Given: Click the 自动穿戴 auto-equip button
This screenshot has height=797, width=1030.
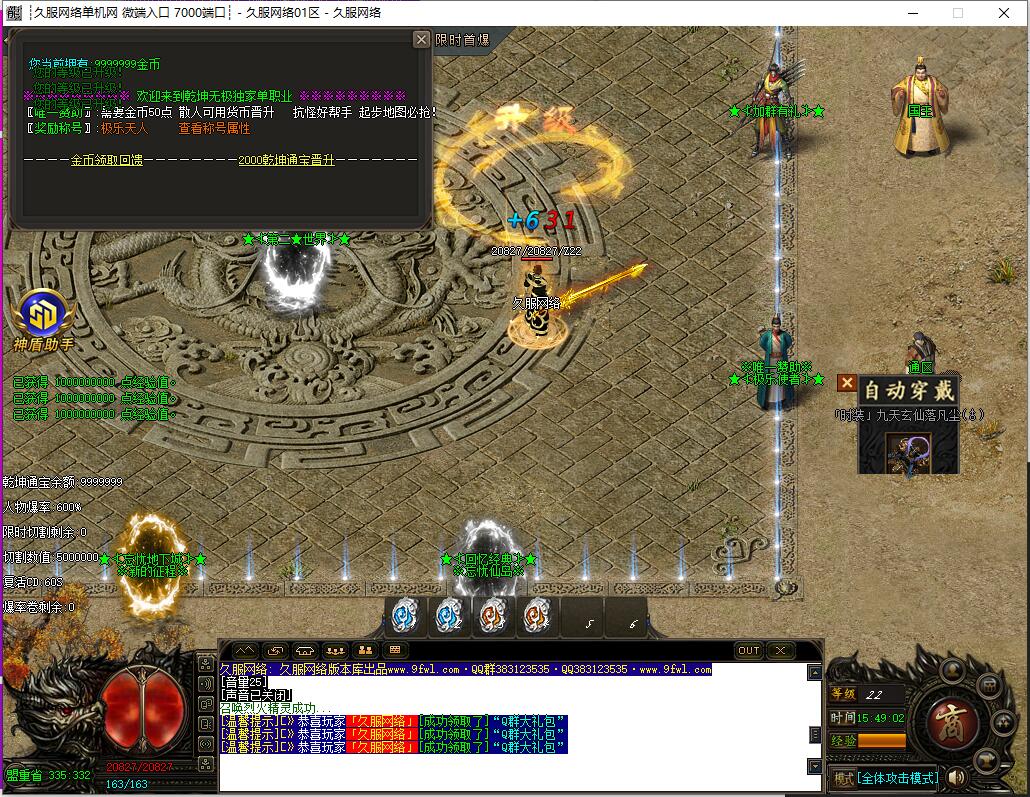Looking at the screenshot, I should [x=909, y=390].
